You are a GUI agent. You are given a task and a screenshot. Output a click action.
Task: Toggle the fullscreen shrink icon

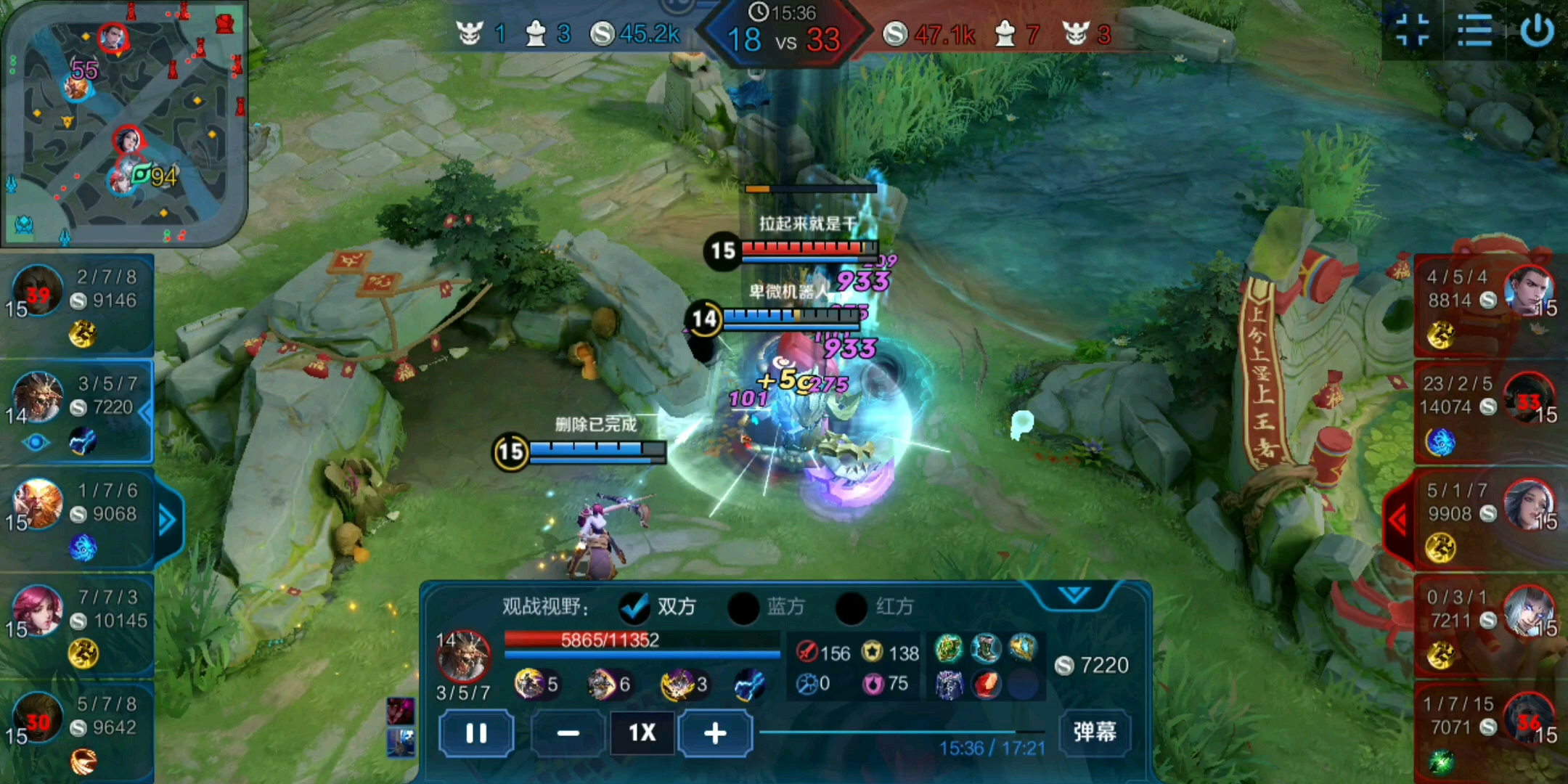pyautogui.click(x=1412, y=31)
